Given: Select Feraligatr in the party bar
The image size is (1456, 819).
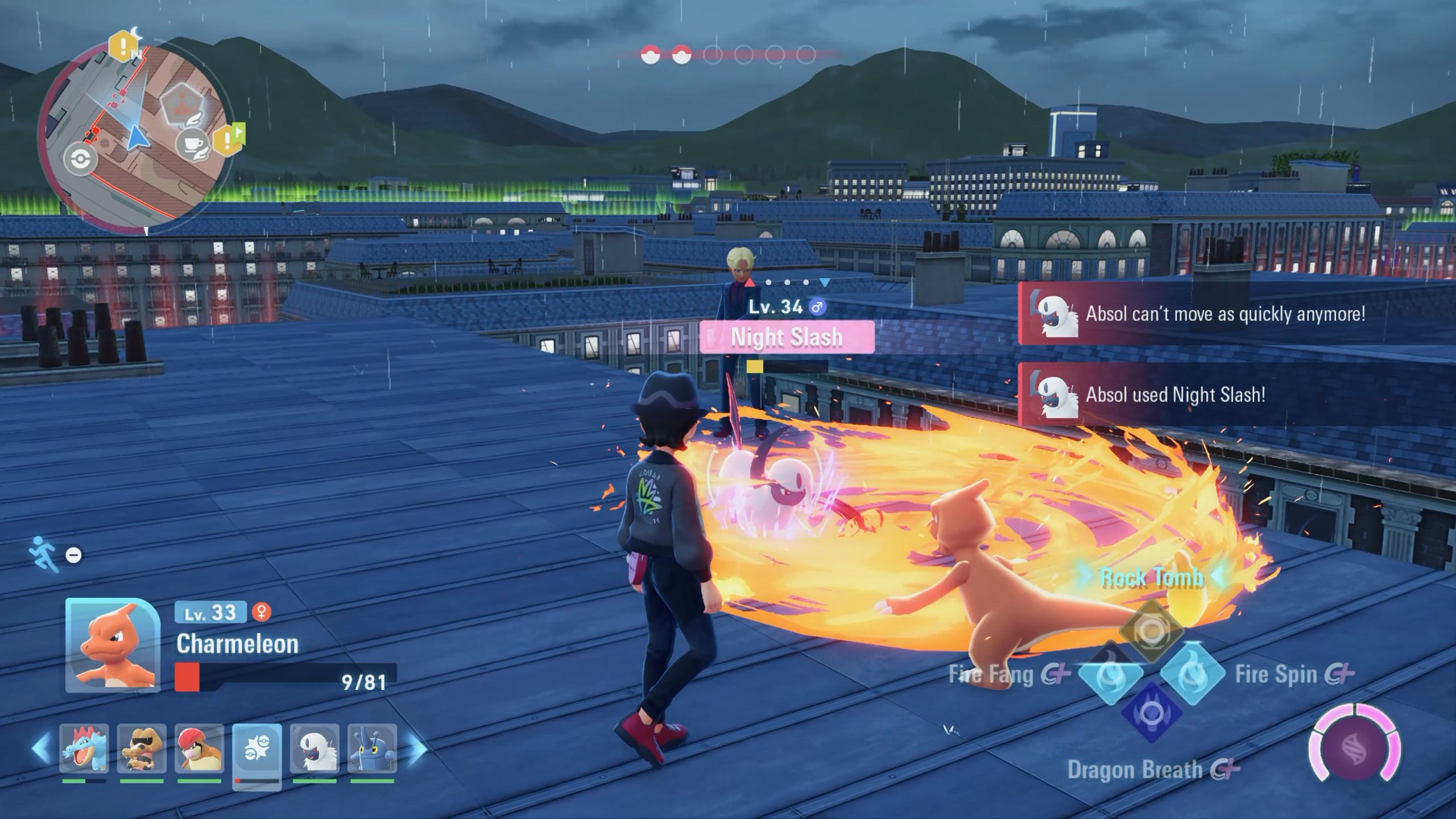Looking at the screenshot, I should click(84, 748).
